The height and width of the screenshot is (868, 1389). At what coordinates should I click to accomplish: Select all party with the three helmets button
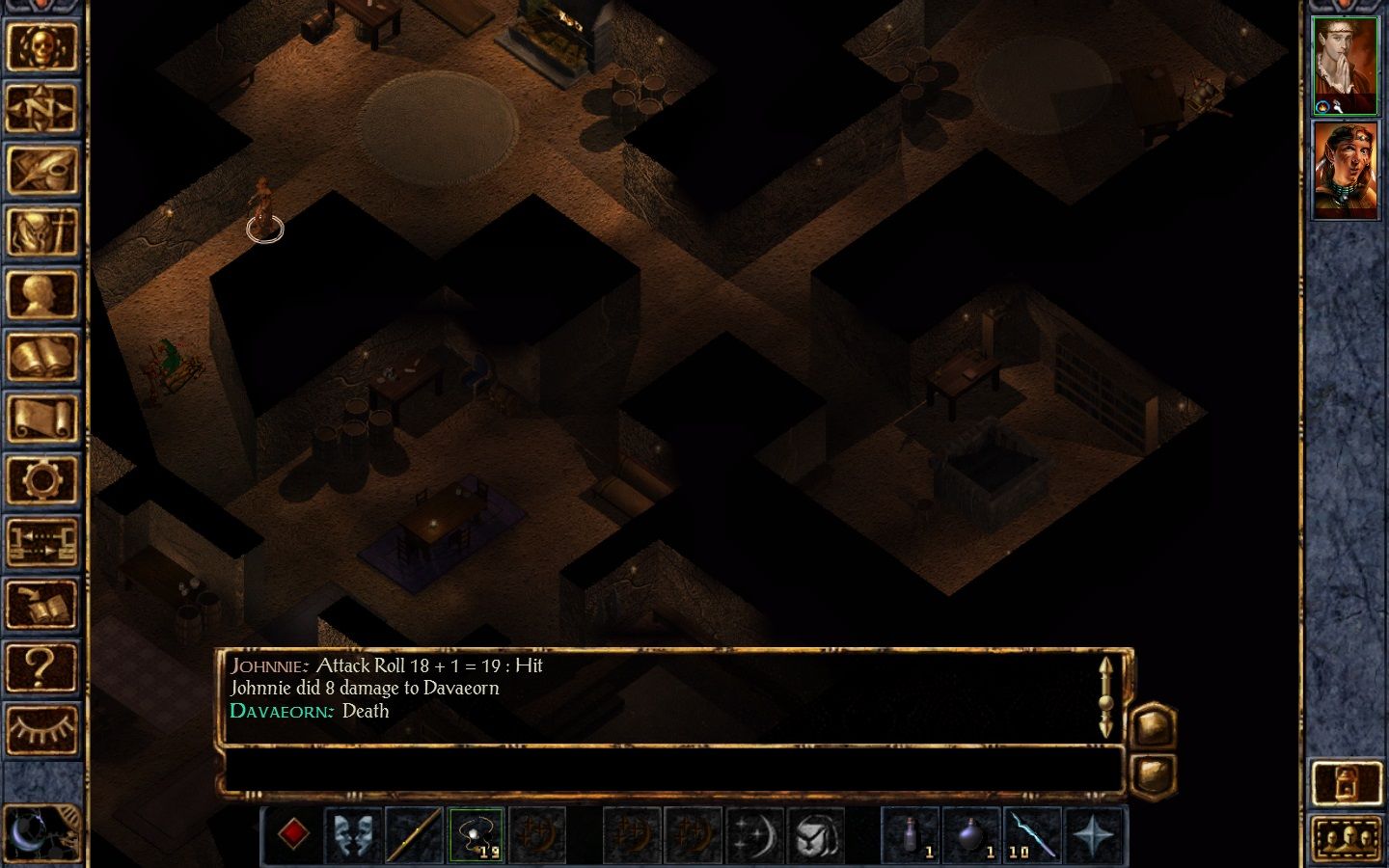[x=1346, y=838]
